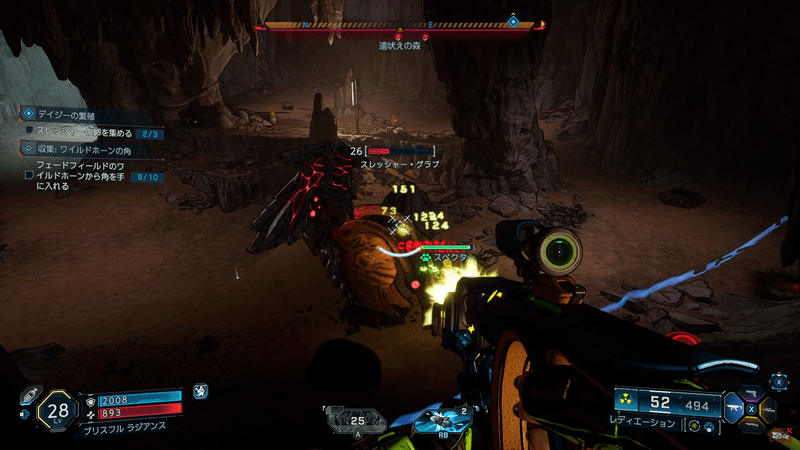Click the weapon fire mode icons below ammo
Viewport: 800px width, 450px height.
click(700, 427)
